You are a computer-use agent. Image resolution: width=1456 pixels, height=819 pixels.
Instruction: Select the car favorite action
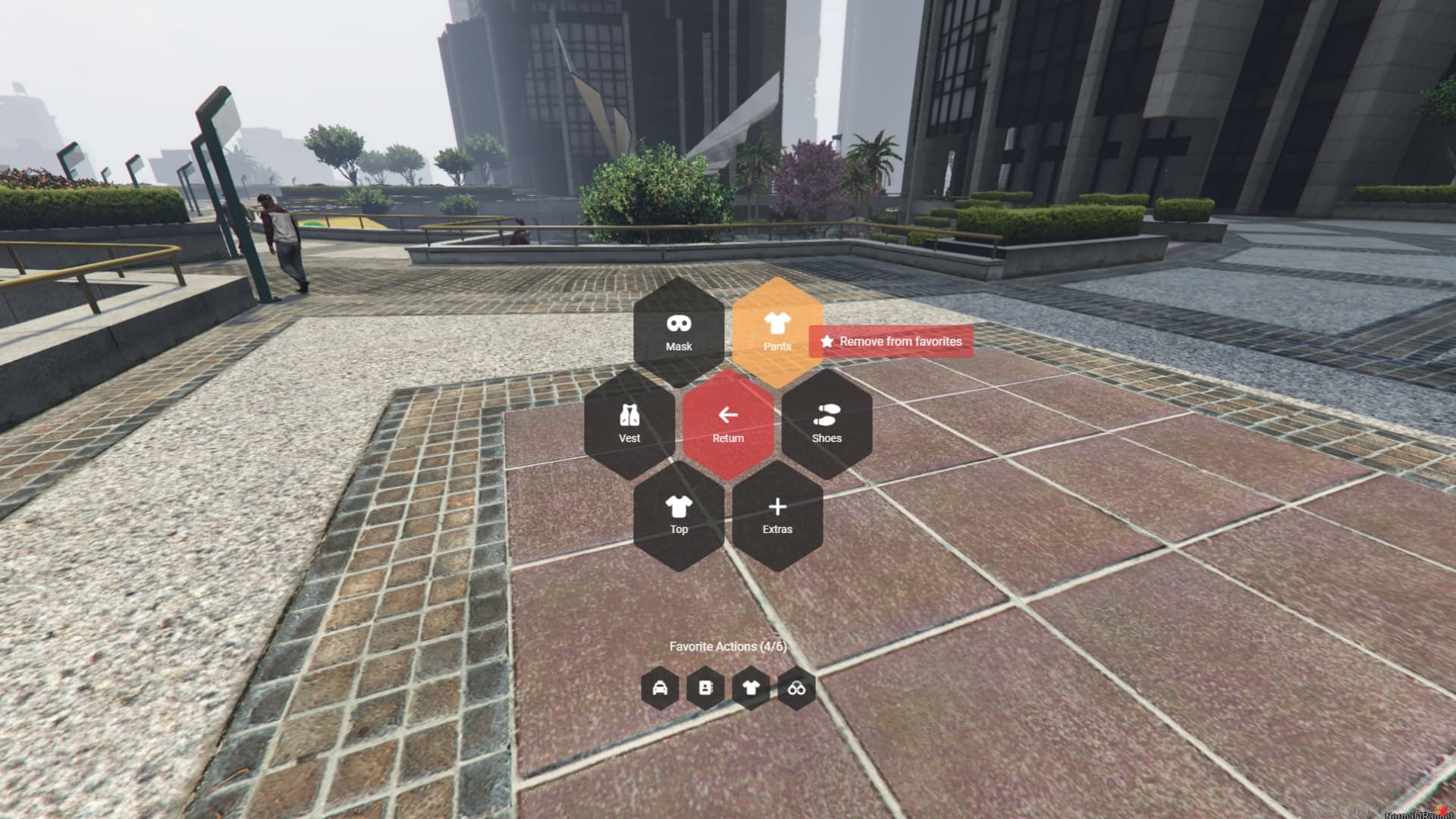661,689
